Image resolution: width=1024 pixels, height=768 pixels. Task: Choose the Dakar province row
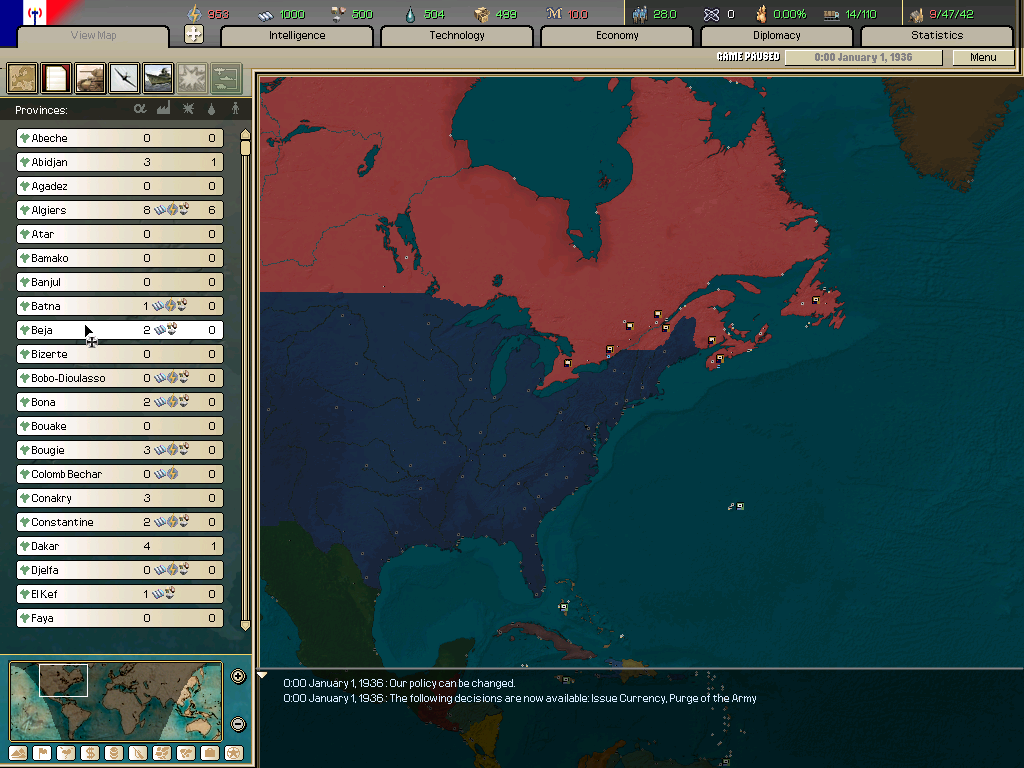pyautogui.click(x=120, y=546)
